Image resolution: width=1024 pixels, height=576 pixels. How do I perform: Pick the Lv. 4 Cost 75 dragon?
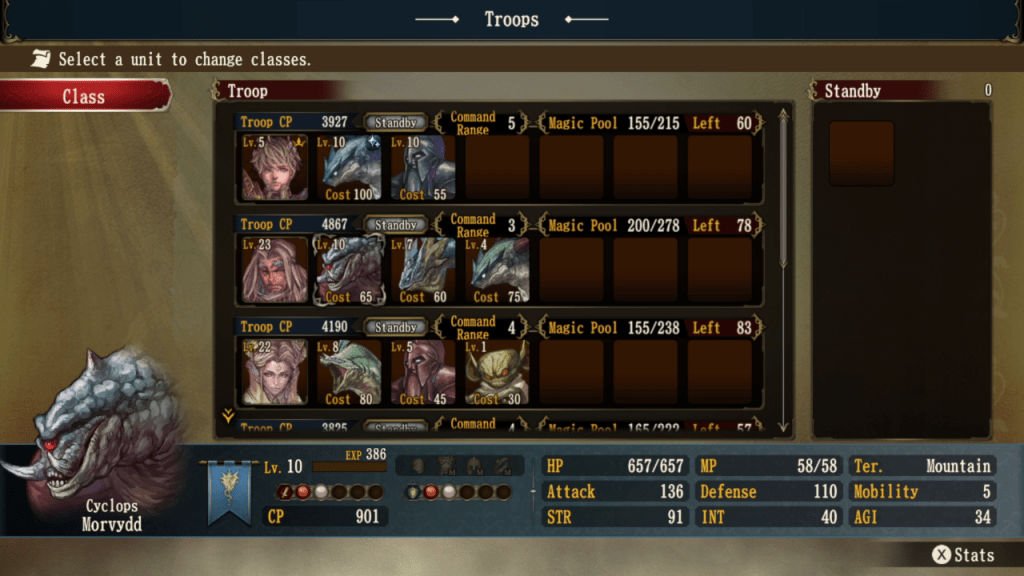tap(497, 271)
